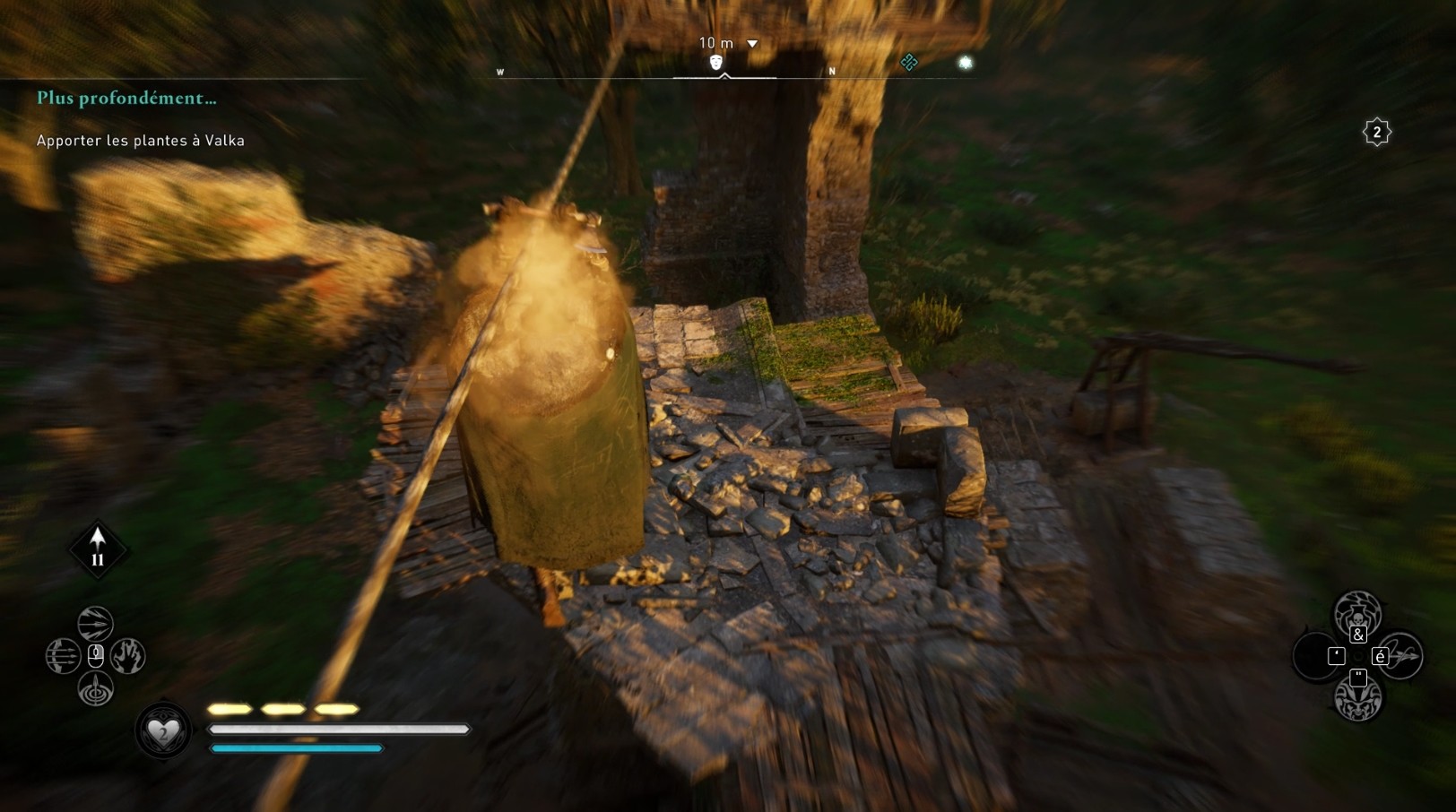1456x812 pixels.
Task: Activate the flaming hand ability
Action: coord(128,656)
